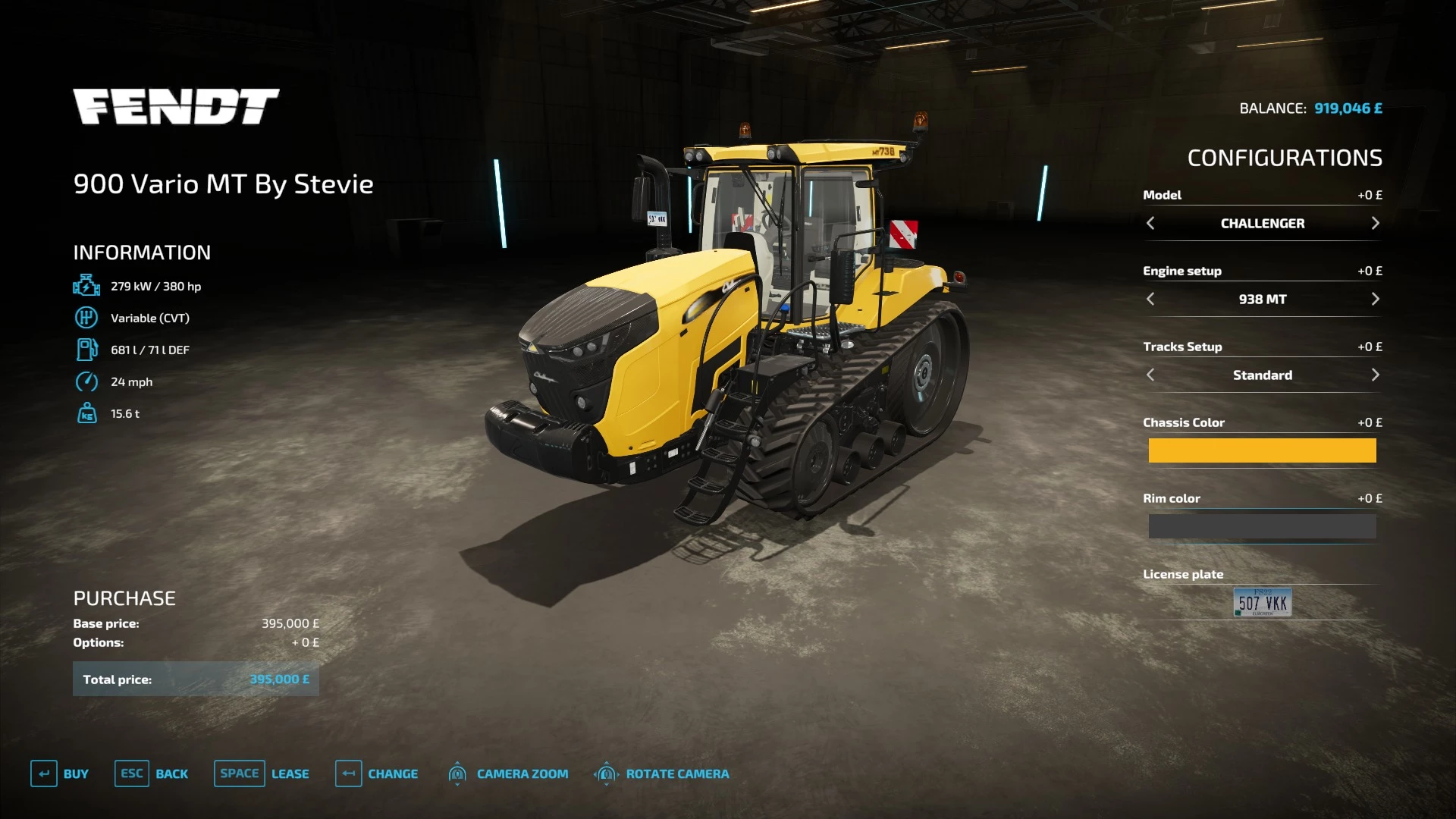Click the Rotate Camera icon
The height and width of the screenshot is (819, 1456).
[x=606, y=773]
